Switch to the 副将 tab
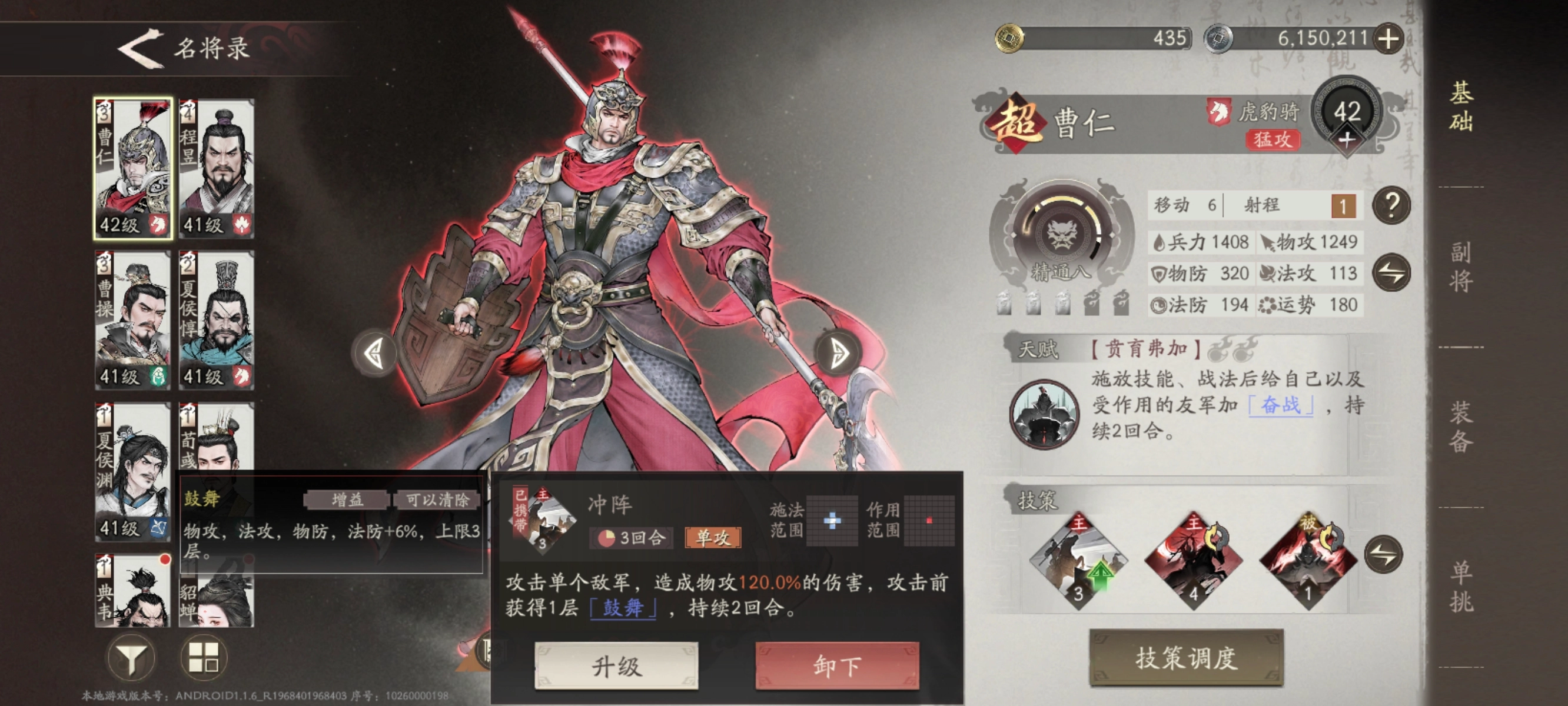 tap(1461, 267)
